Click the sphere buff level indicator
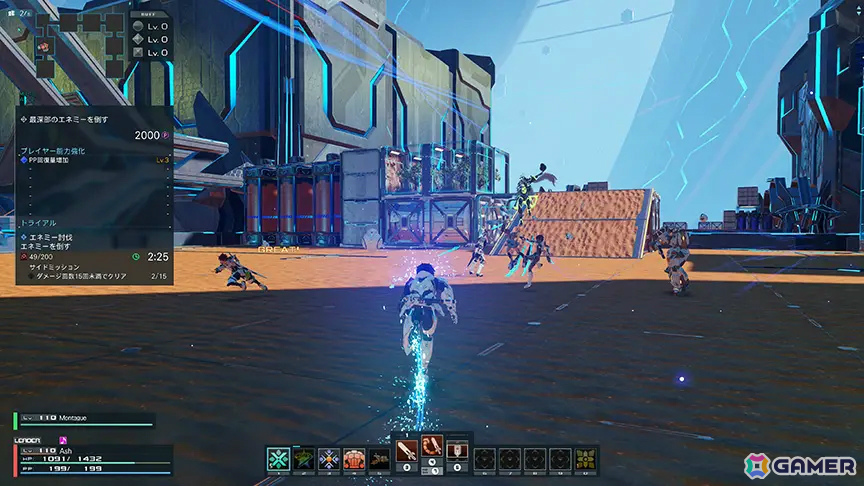Image resolution: width=864 pixels, height=486 pixels. 150,24
